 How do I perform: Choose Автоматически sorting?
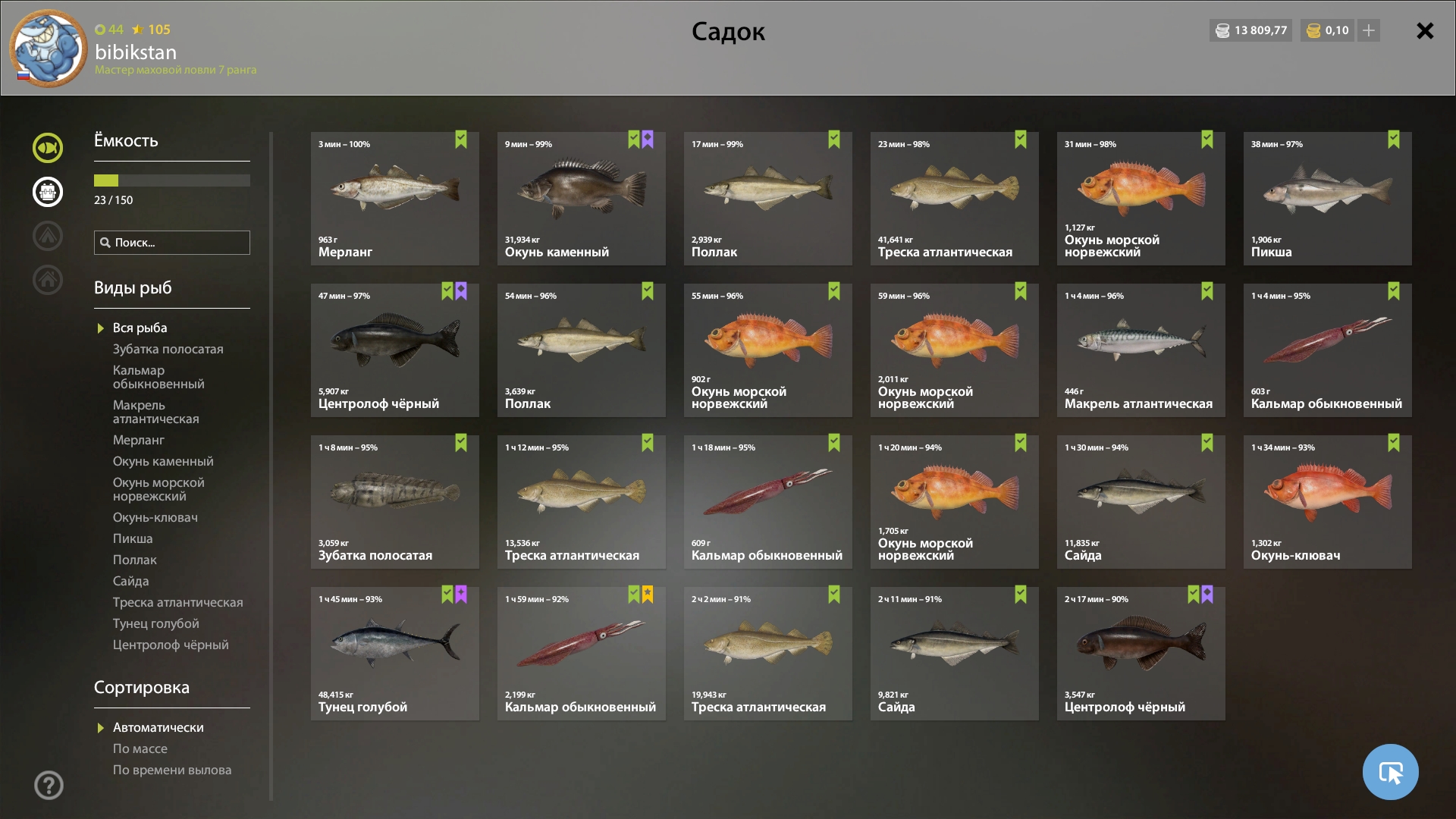158,727
